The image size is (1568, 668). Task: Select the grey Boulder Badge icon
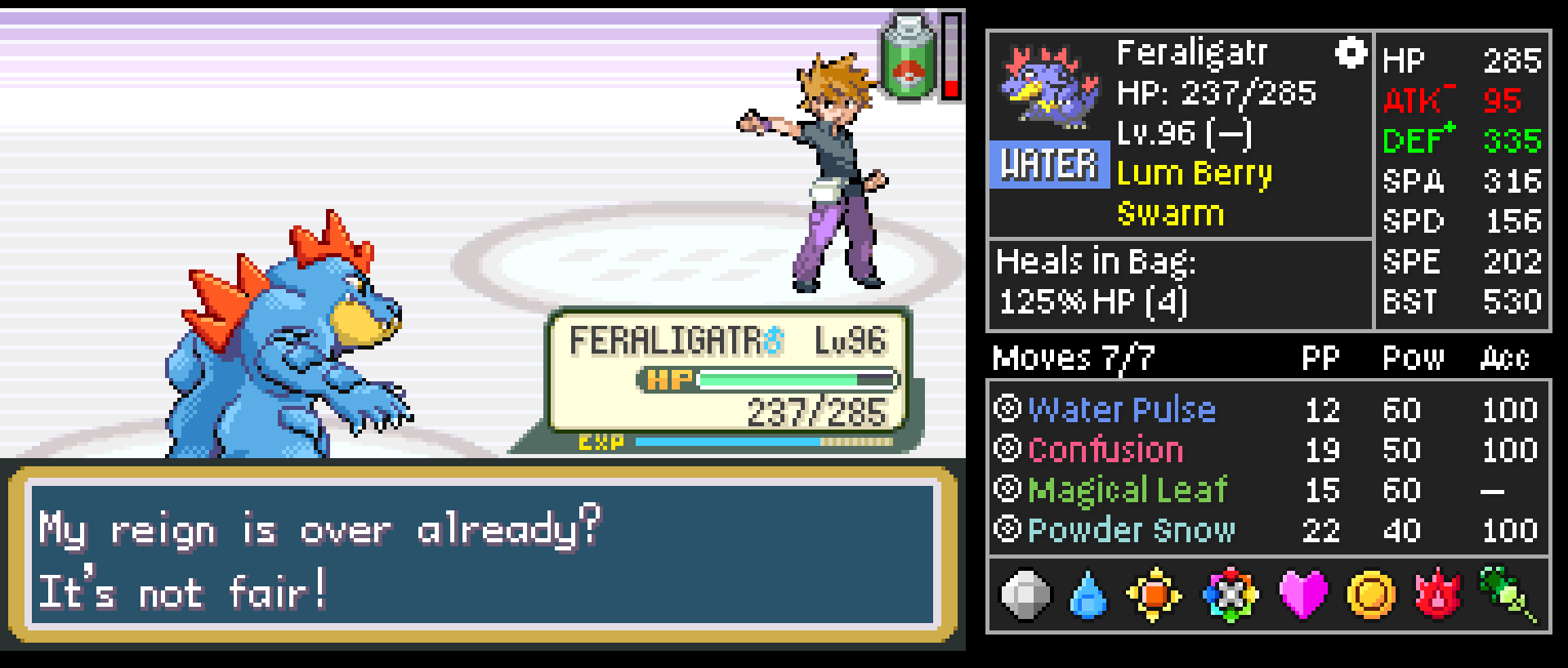pyautogui.click(x=1025, y=595)
